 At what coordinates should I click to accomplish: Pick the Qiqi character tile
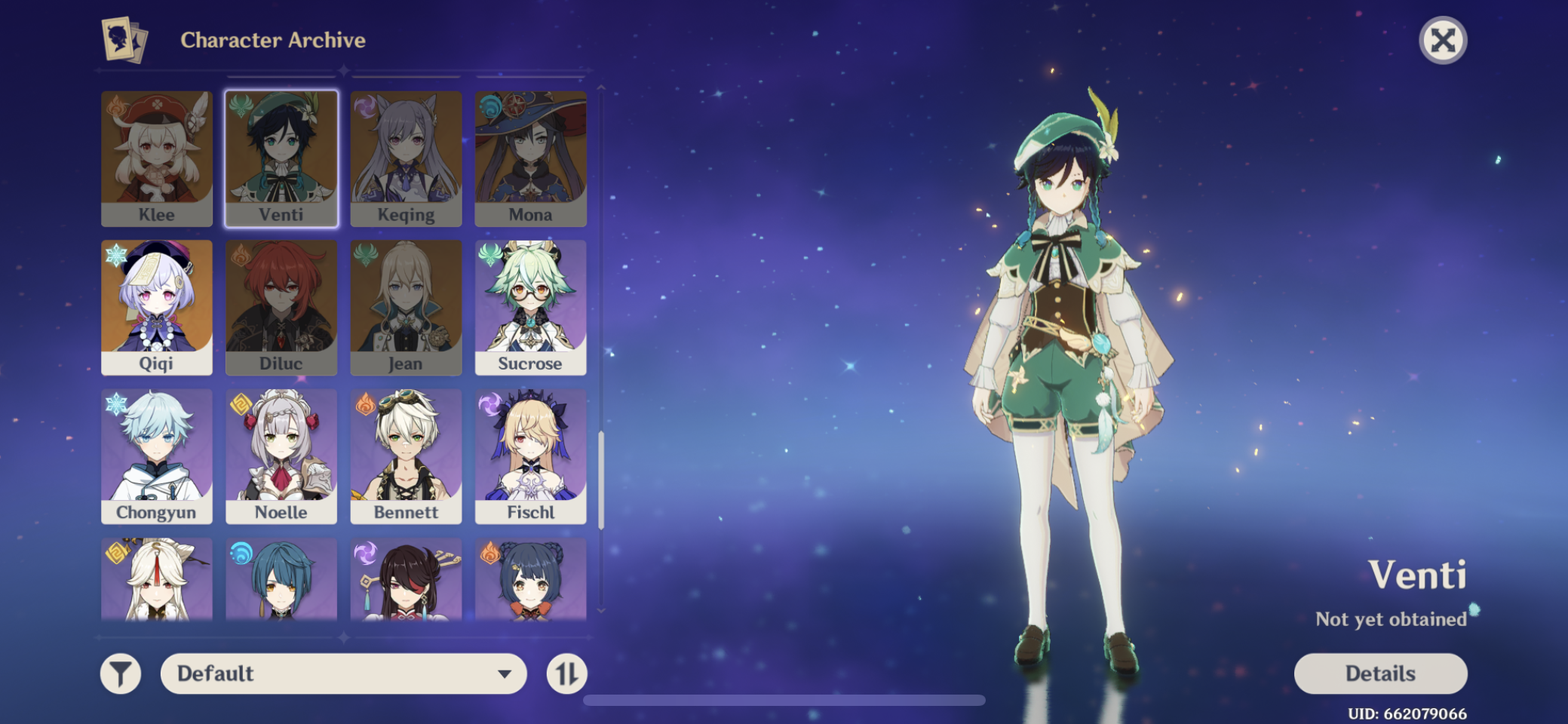[x=157, y=307]
